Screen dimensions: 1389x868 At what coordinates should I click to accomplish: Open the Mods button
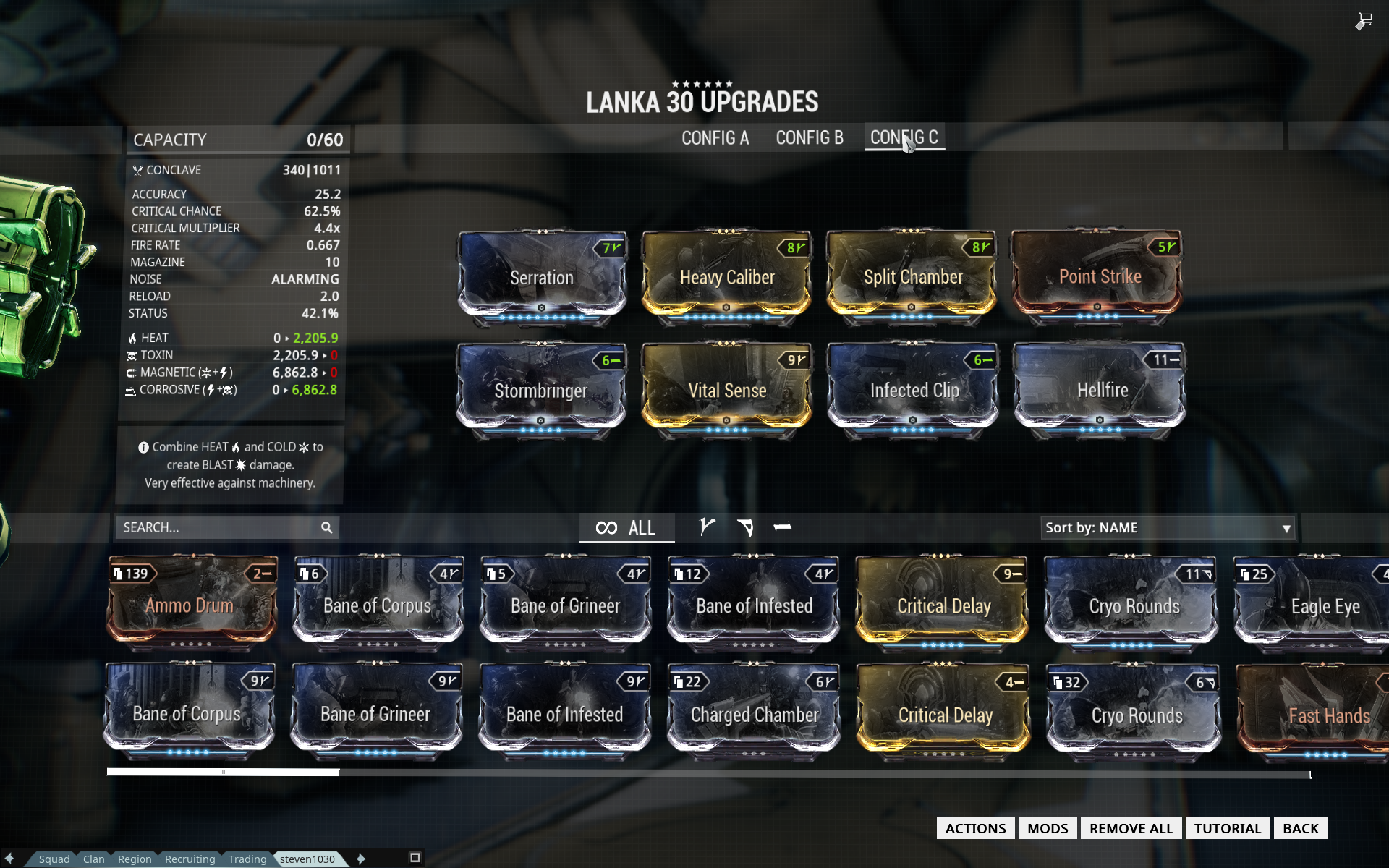(1048, 828)
